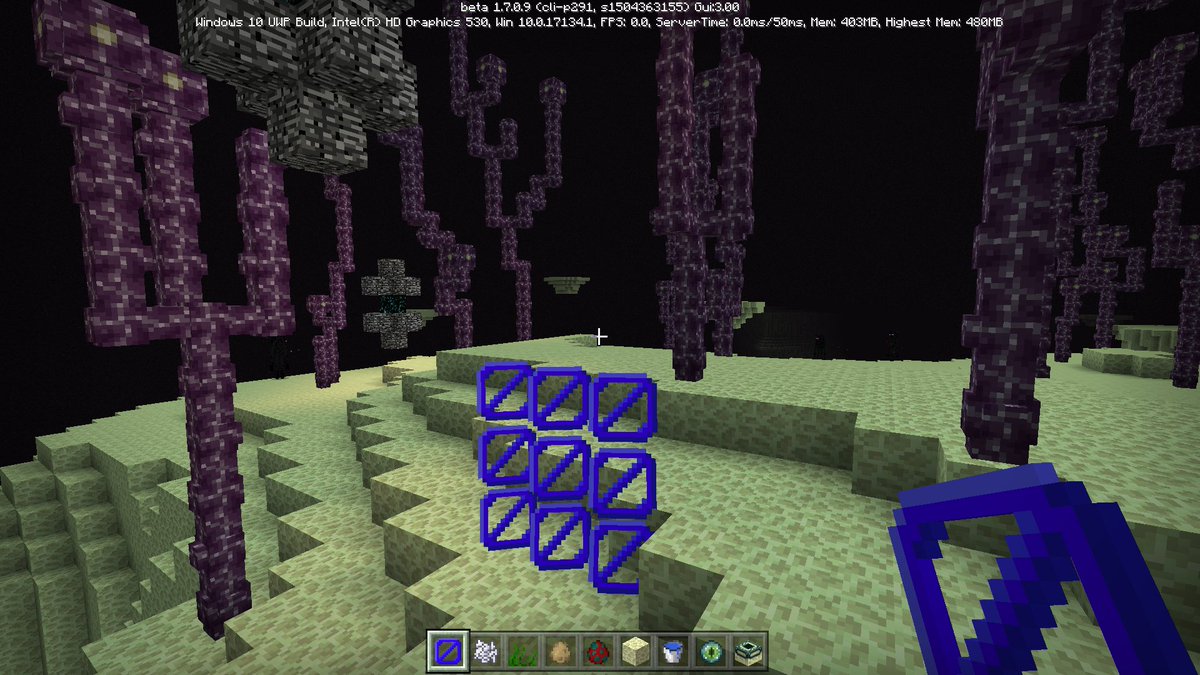Select the blue barrier-pane hotbar slot
1200x675 pixels.
[x=447, y=651]
